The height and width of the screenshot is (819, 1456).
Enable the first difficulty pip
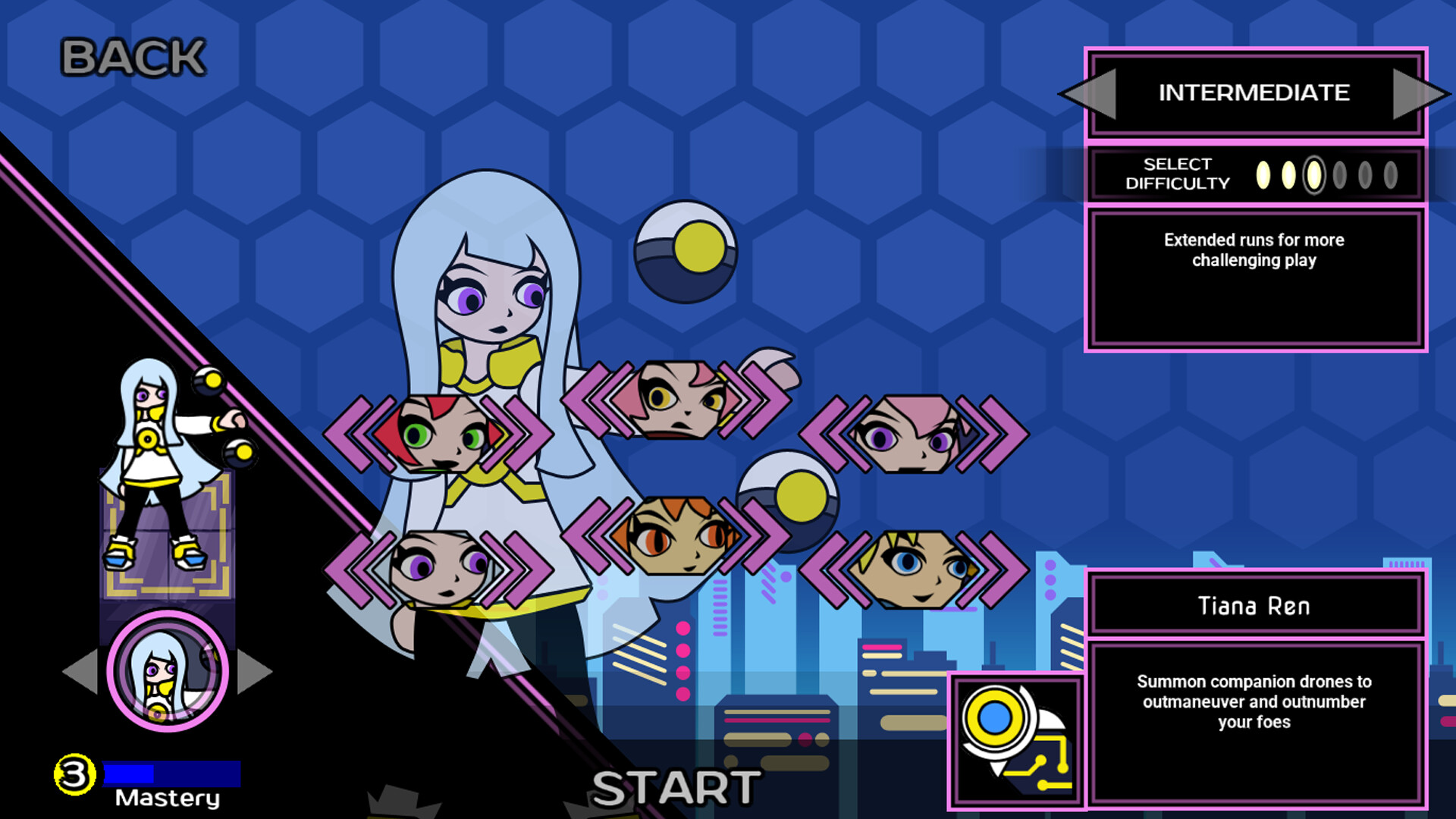click(1262, 175)
